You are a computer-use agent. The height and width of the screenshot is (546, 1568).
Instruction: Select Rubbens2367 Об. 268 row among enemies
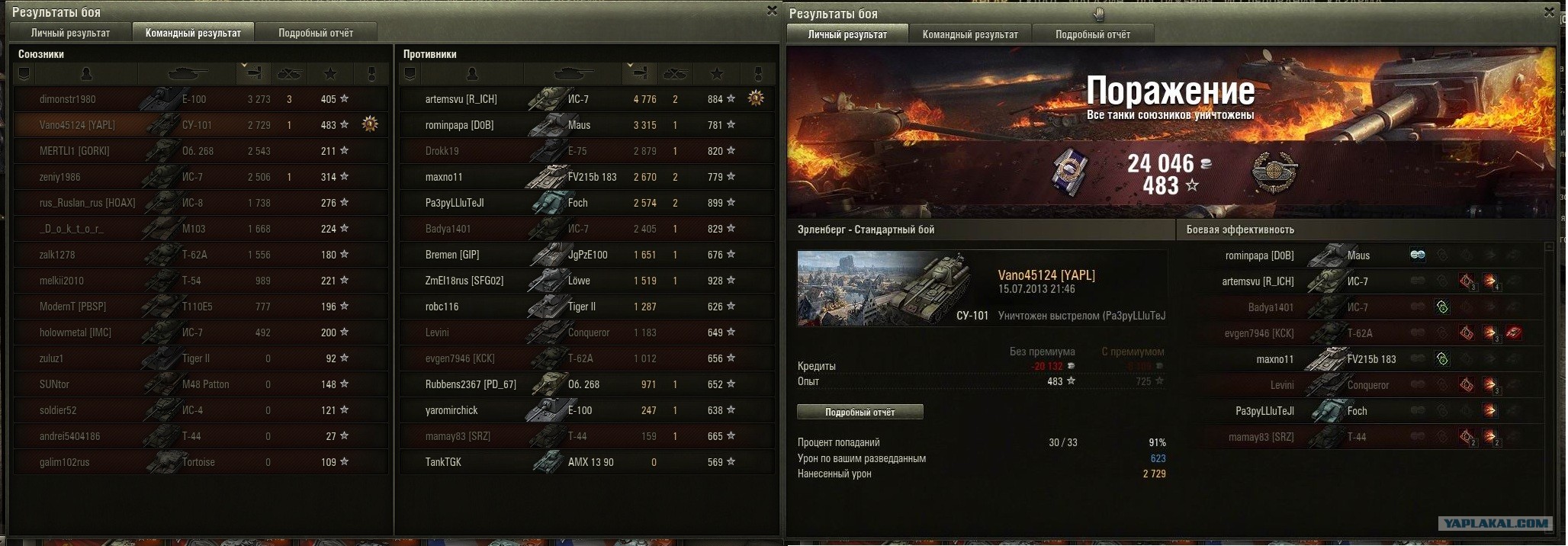tap(586, 384)
